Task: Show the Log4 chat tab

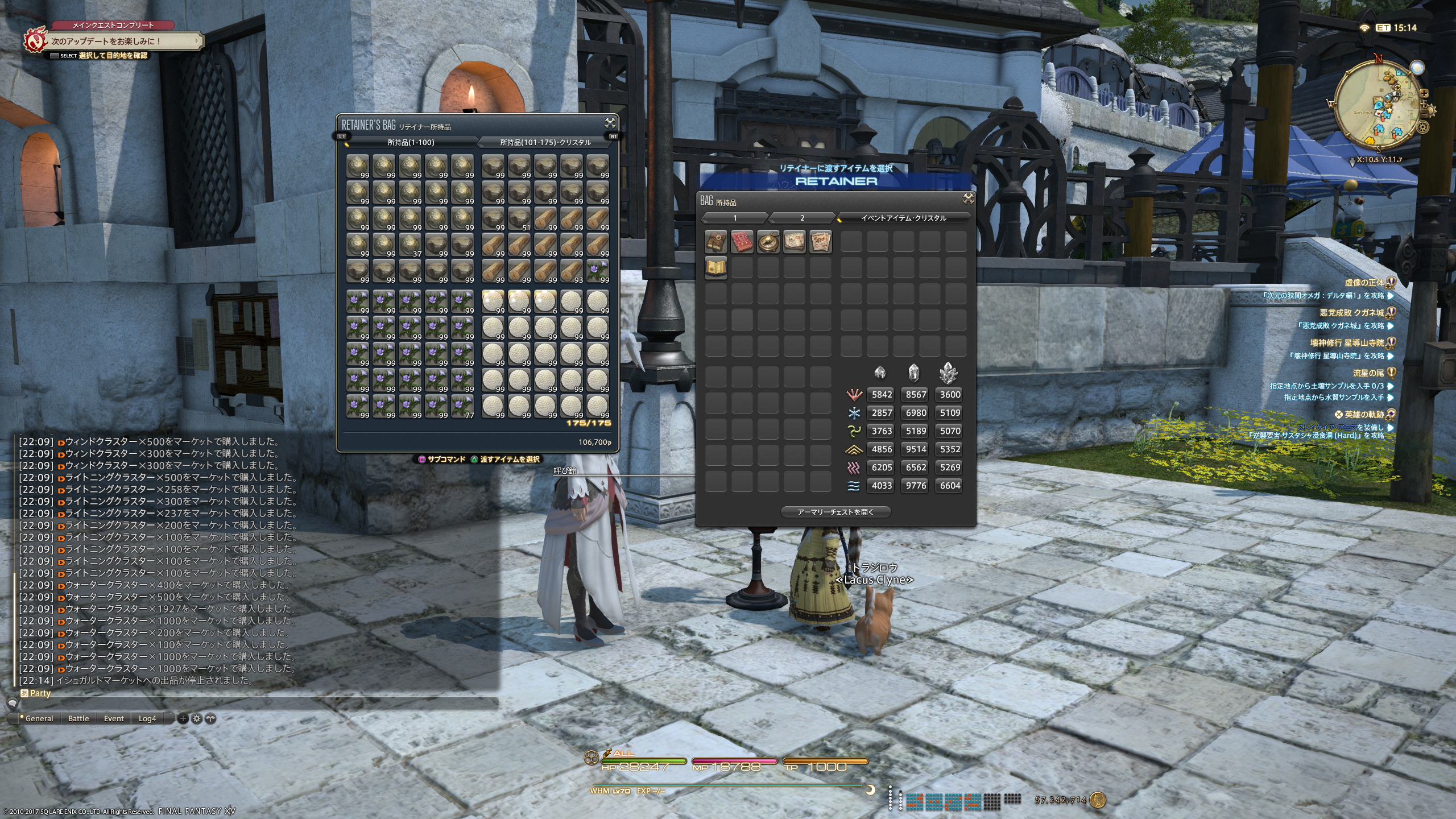Action: click(x=147, y=718)
